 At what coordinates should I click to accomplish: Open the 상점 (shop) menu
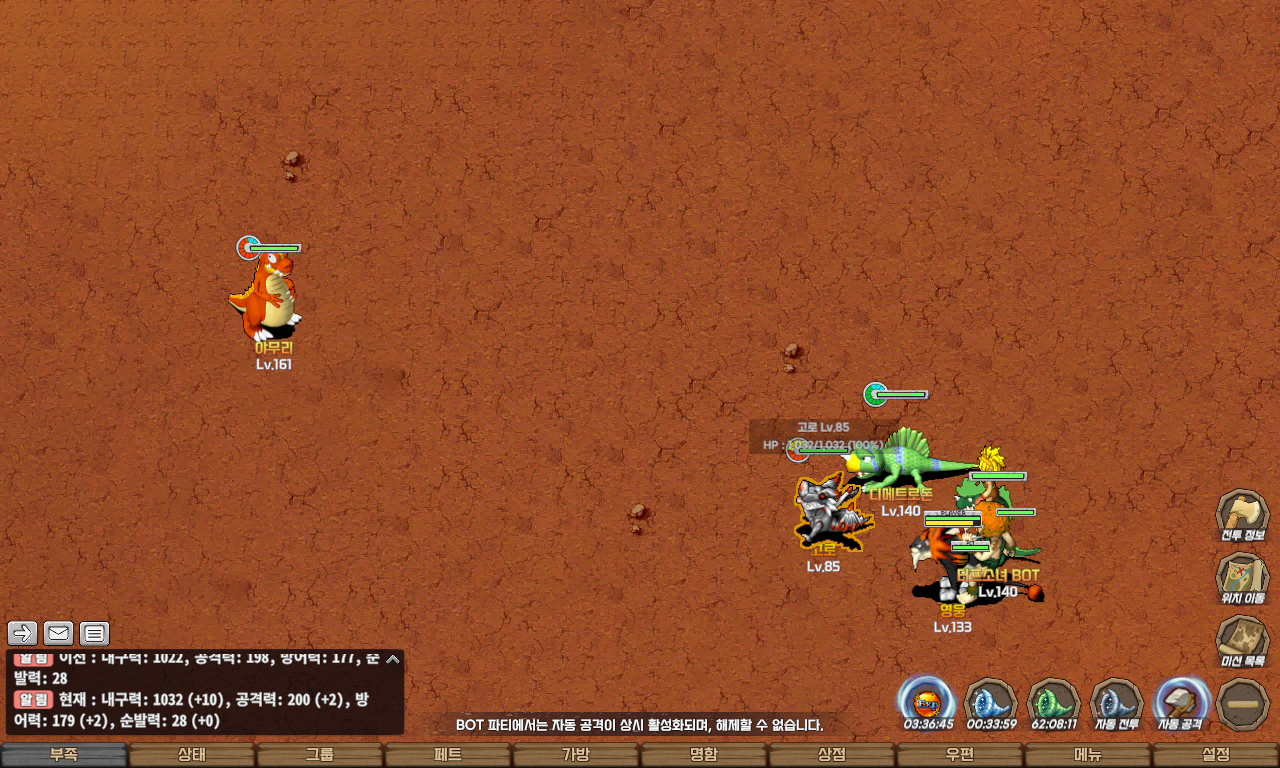(x=832, y=755)
